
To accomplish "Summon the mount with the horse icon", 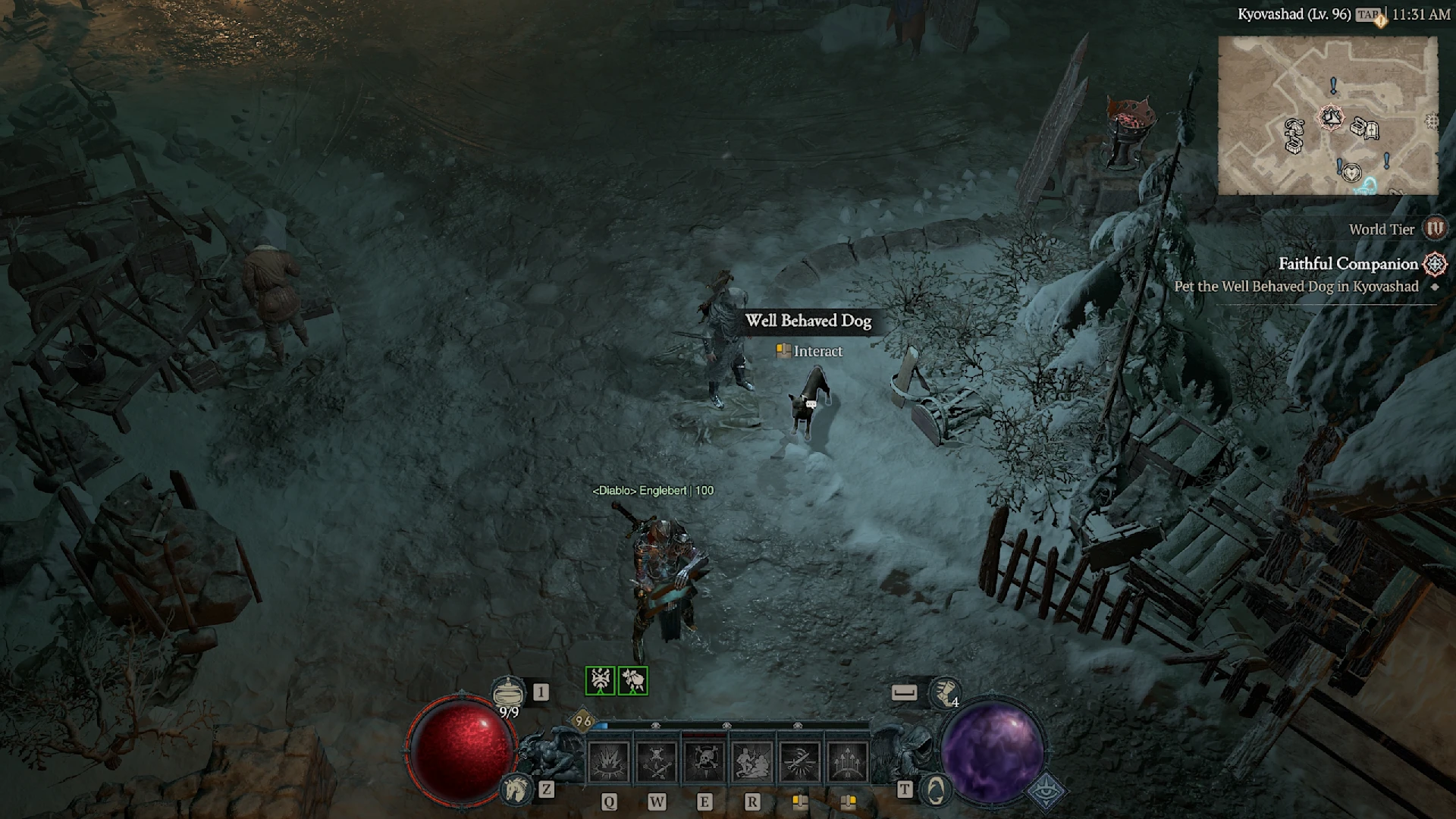I will pyautogui.click(x=516, y=789).
